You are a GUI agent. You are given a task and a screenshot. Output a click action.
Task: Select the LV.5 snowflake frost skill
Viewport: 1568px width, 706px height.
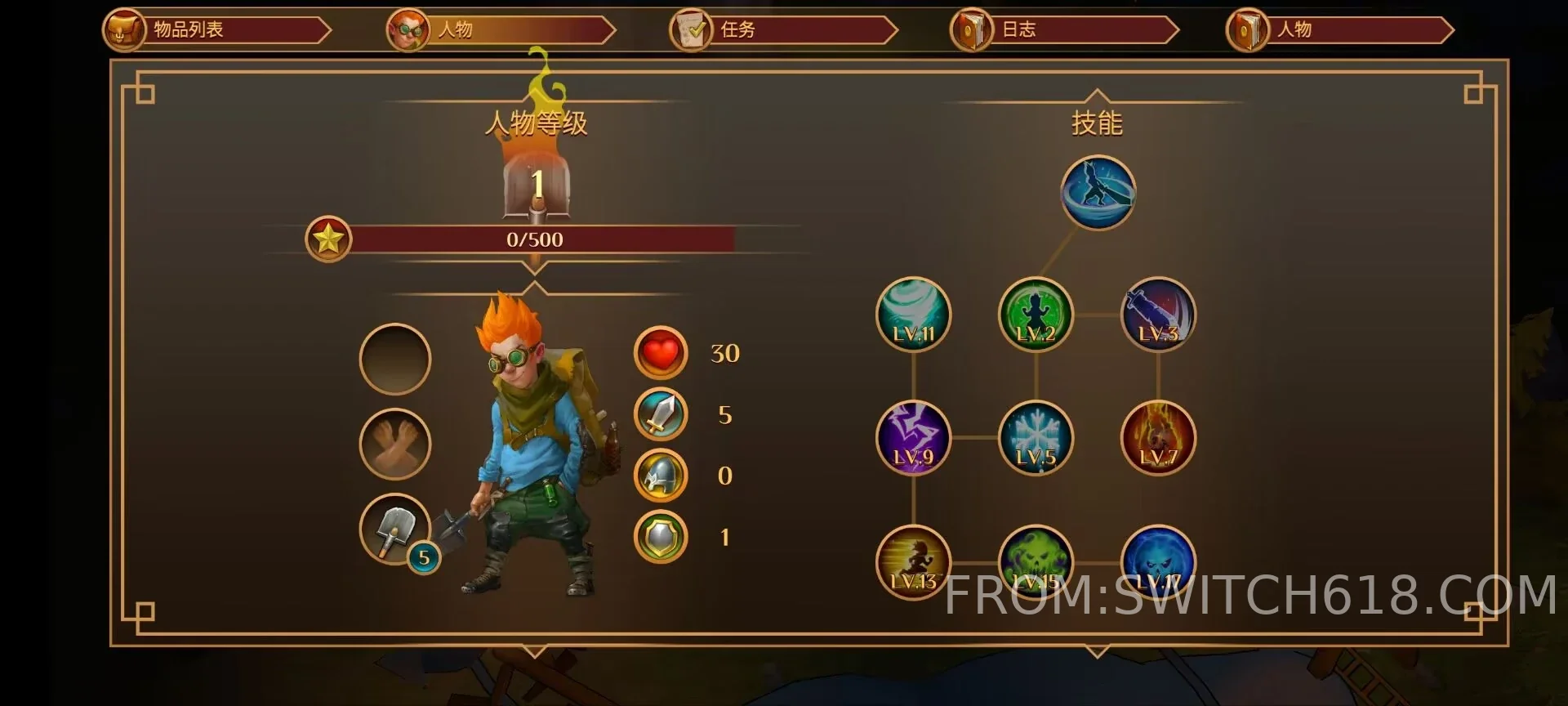(x=1036, y=438)
